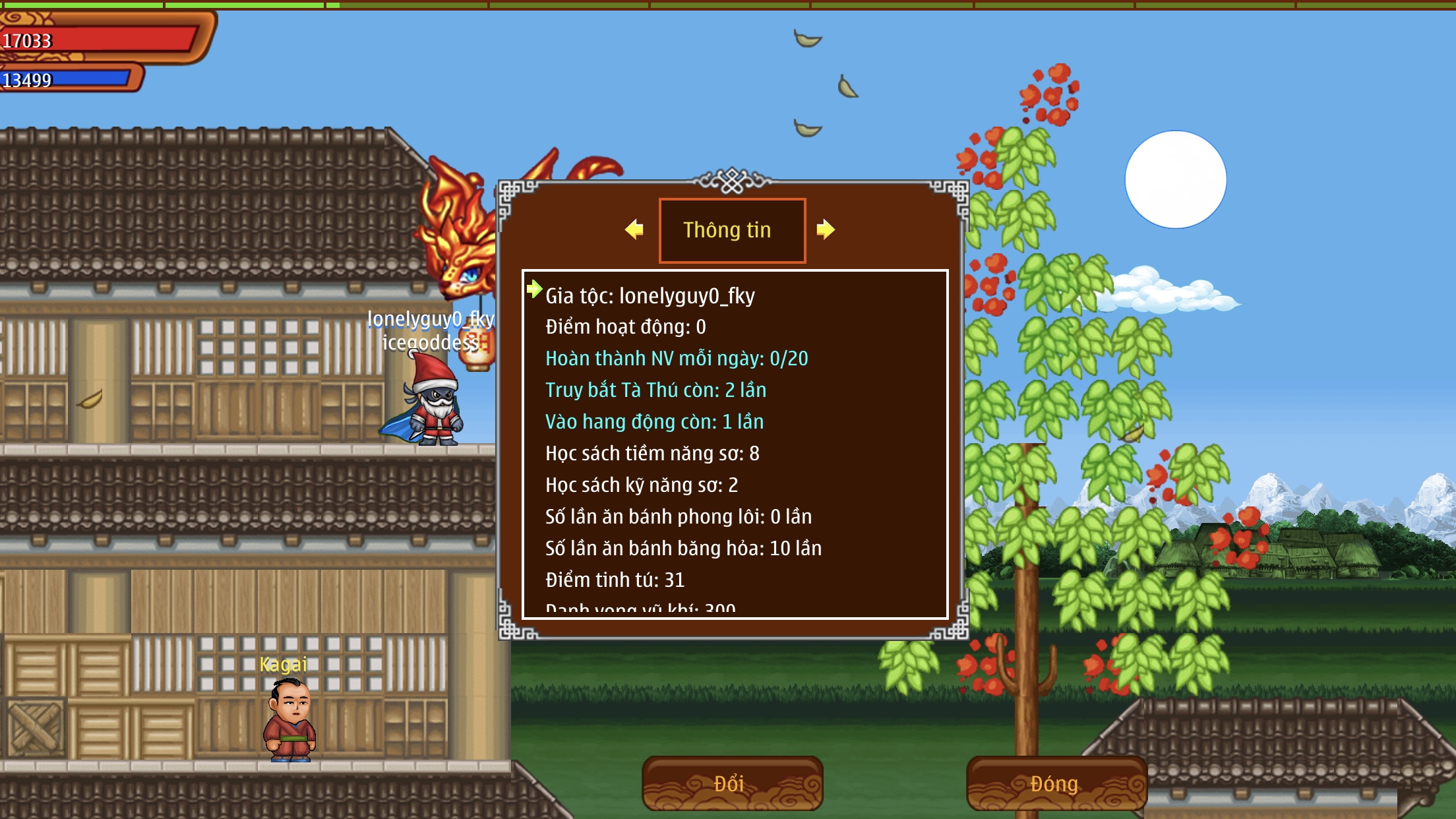
Task: Switch to next tab with right arrow
Action: pyautogui.click(x=826, y=229)
